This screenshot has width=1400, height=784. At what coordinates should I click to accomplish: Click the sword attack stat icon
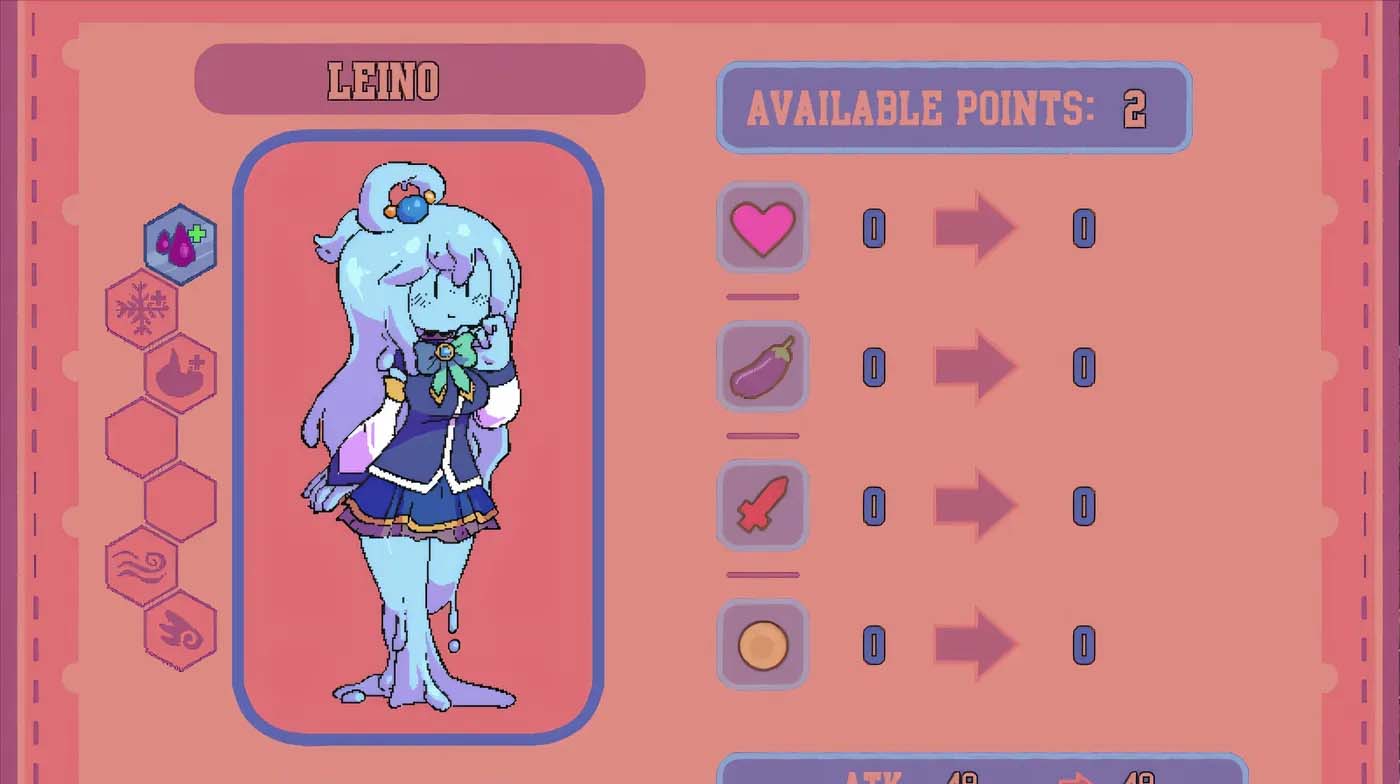762,505
